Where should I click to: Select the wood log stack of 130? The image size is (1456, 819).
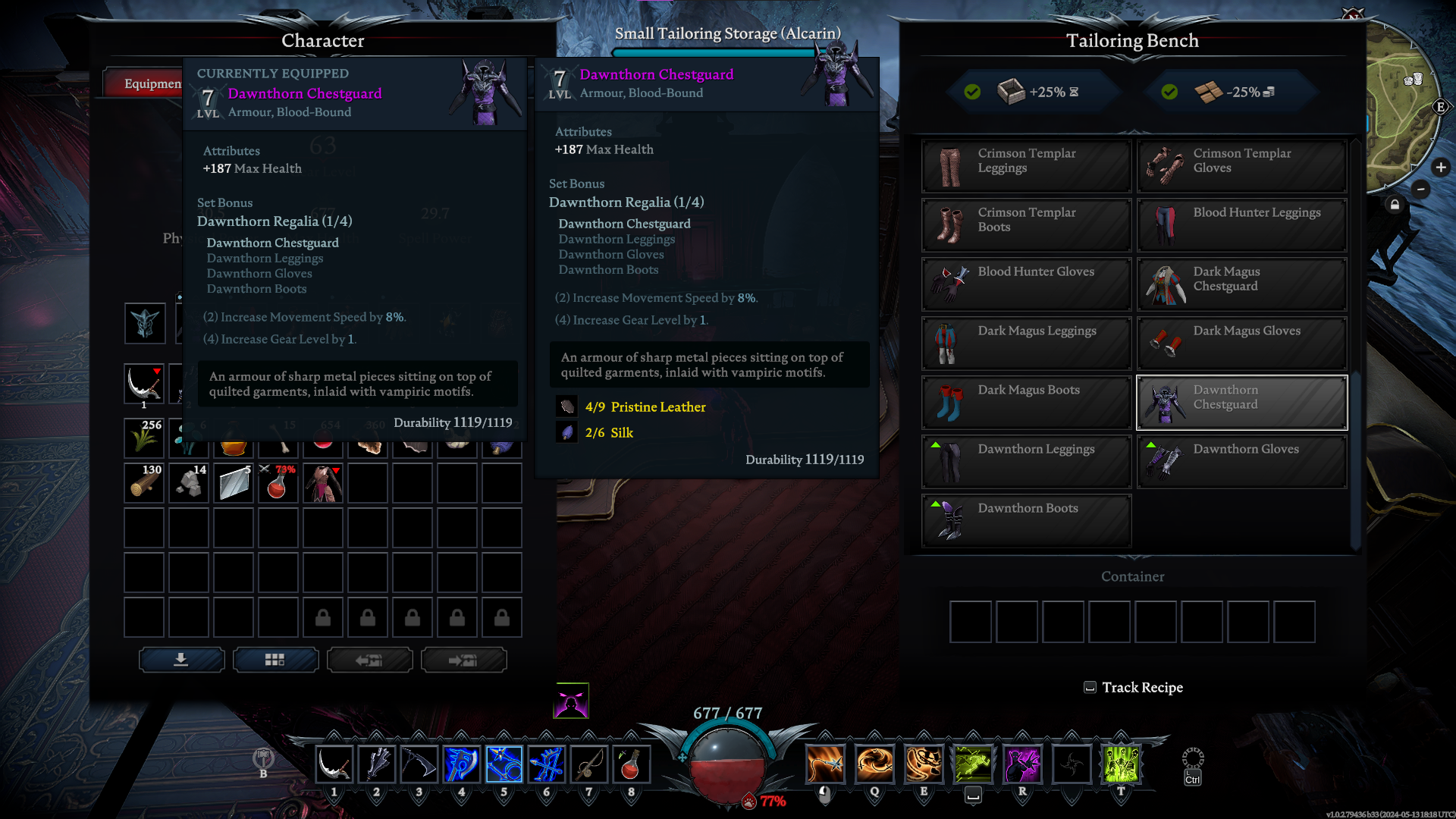point(144,482)
